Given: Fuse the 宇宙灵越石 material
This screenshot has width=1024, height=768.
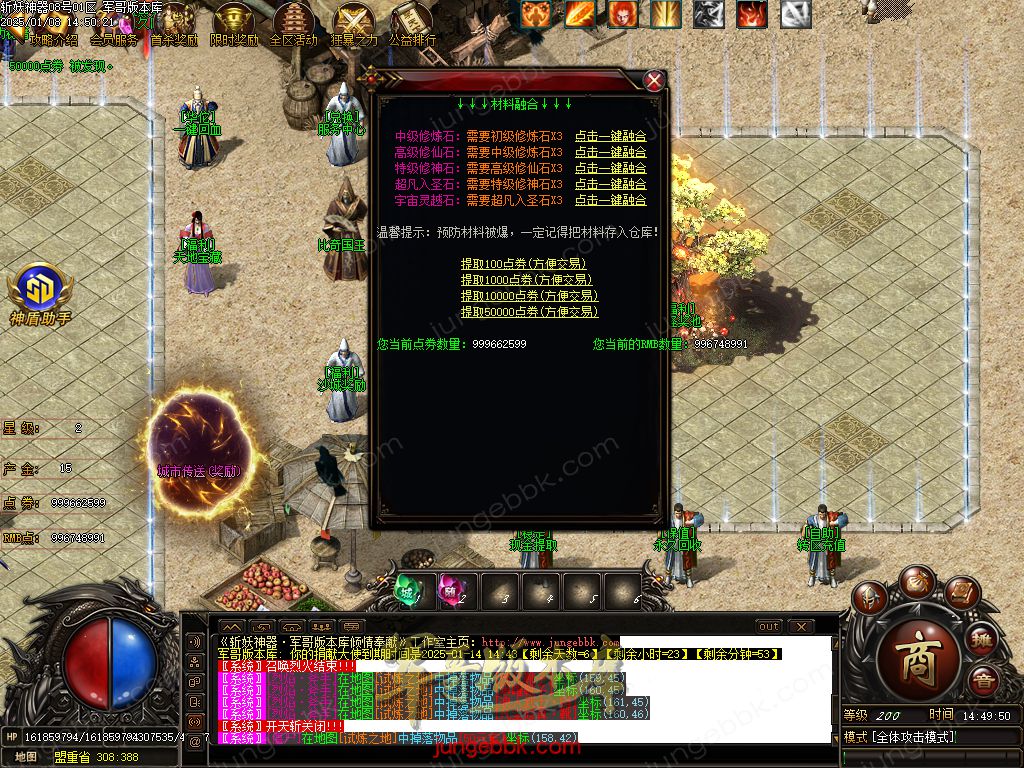Looking at the screenshot, I should [610, 200].
